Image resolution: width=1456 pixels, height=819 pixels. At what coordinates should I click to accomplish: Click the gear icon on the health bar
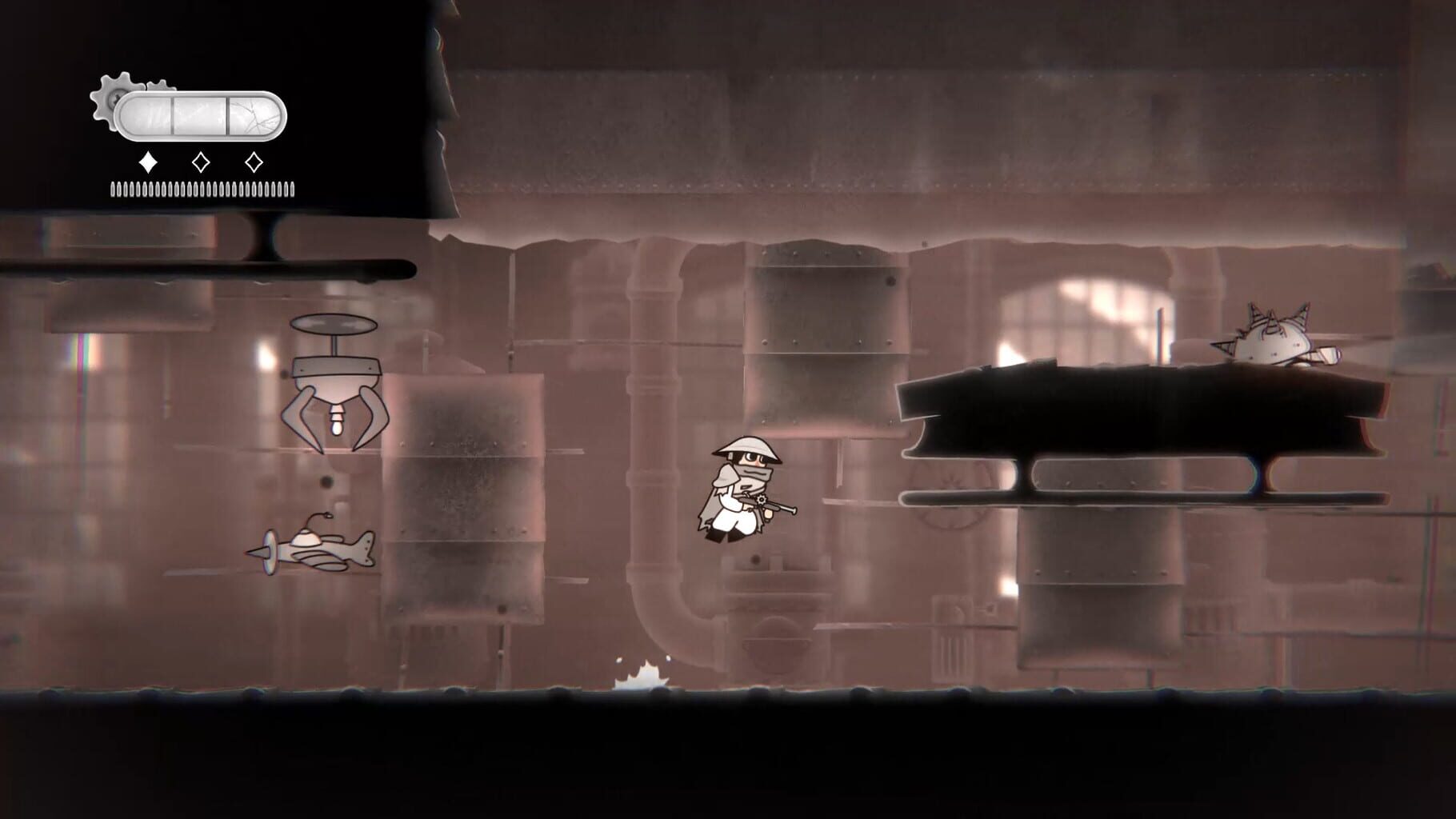114,98
